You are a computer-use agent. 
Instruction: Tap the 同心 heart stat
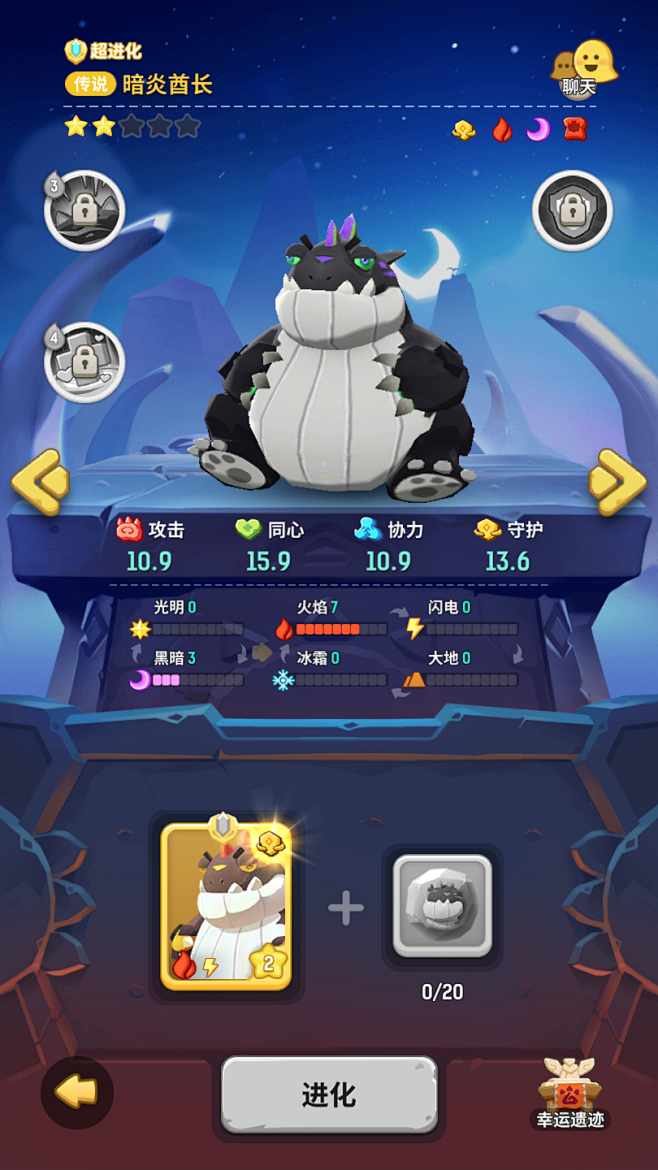coord(269,545)
